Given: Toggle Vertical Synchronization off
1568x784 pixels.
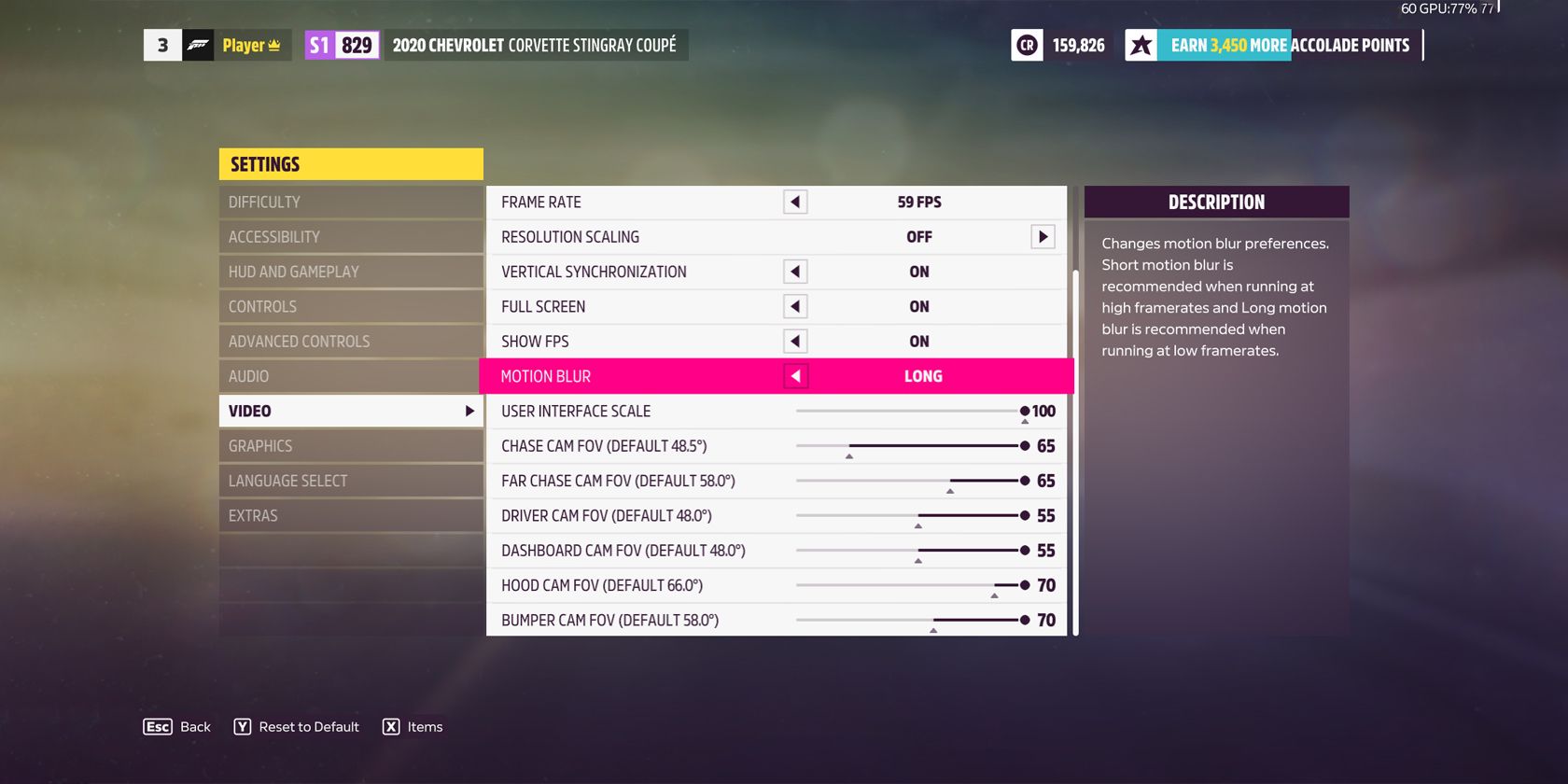Looking at the screenshot, I should point(794,272).
